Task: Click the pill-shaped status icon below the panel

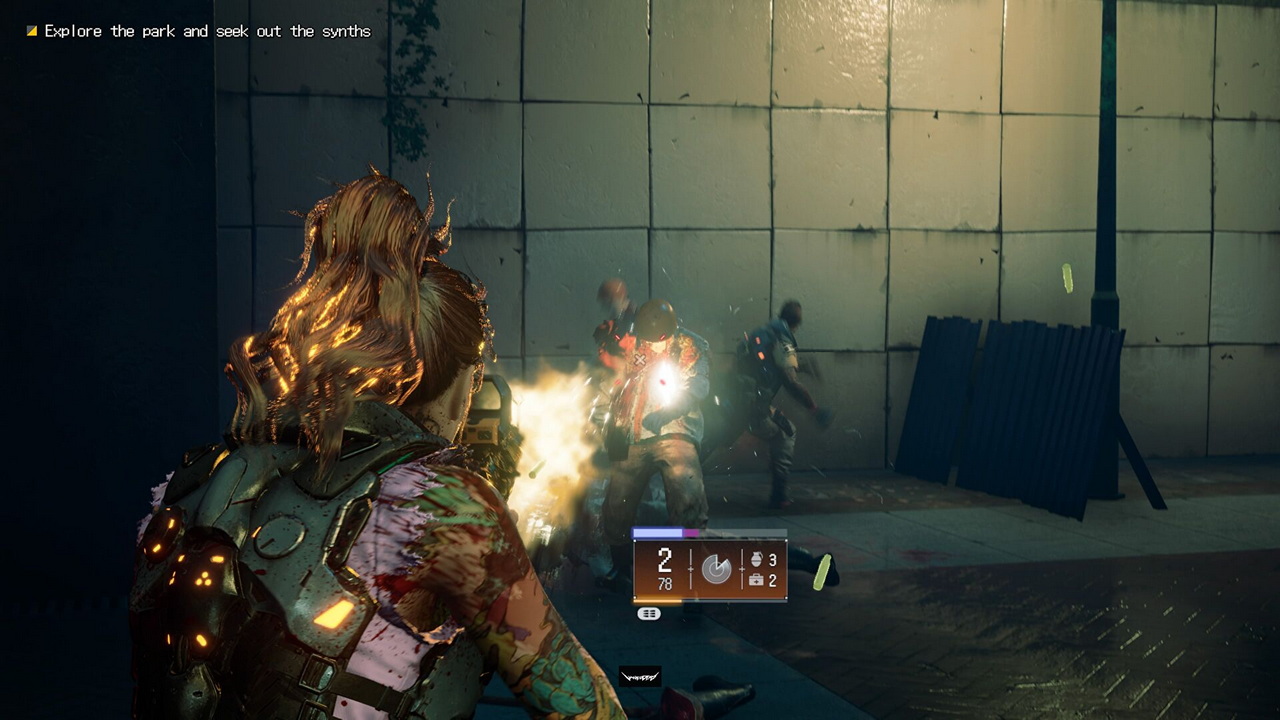Action: pyautogui.click(x=649, y=614)
